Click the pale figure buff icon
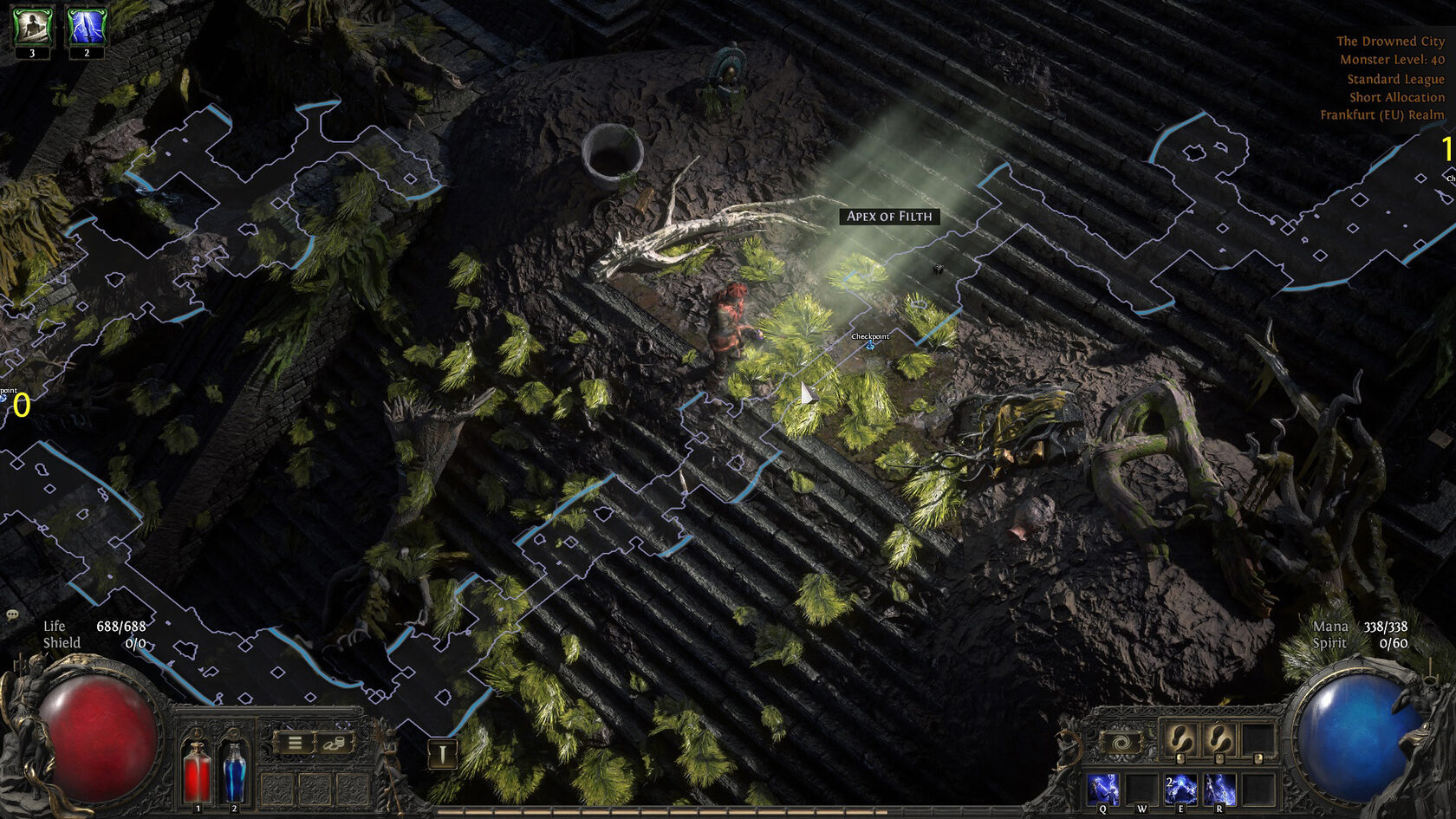 (32, 27)
